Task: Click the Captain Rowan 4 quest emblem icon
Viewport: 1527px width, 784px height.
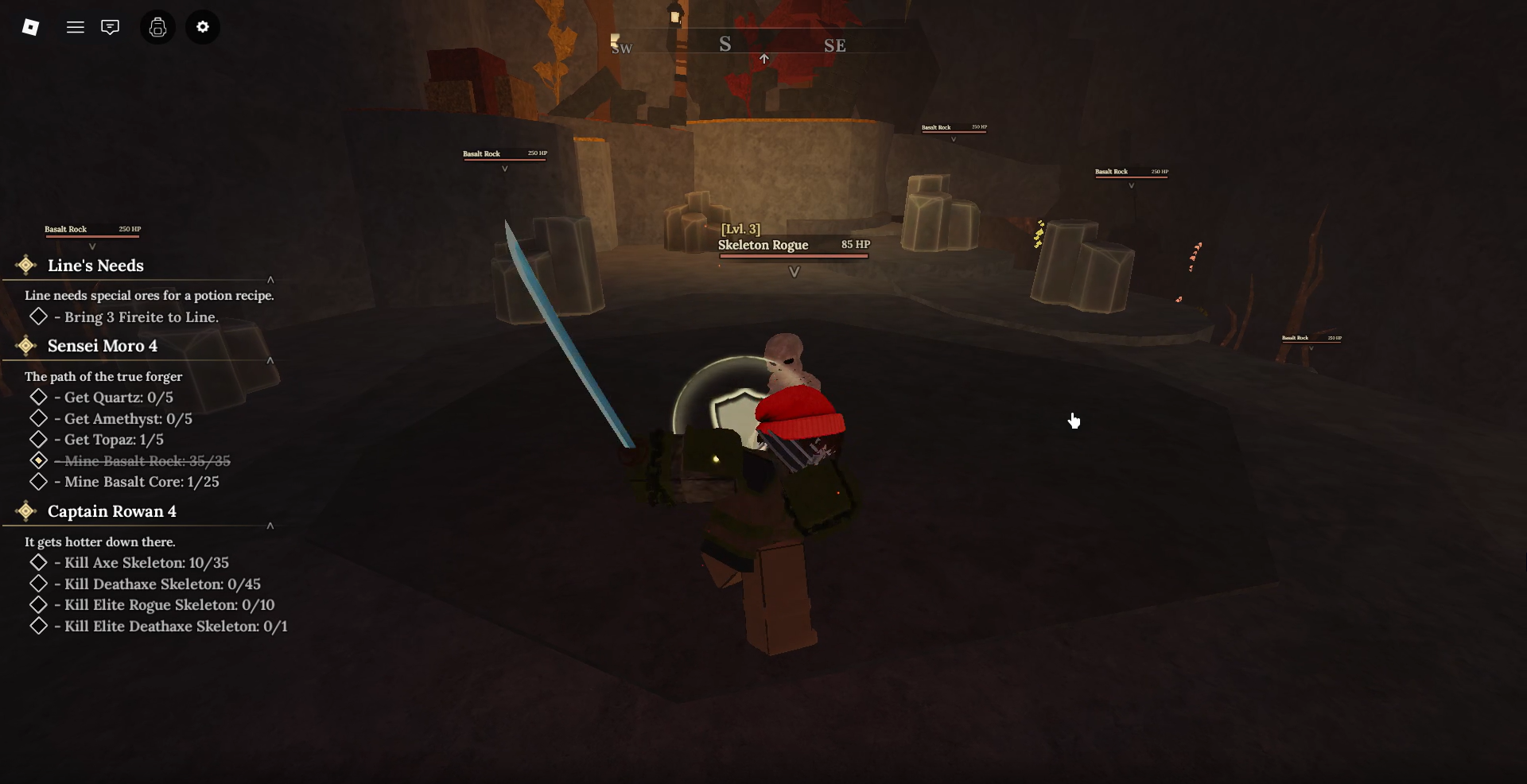Action: pos(26,510)
